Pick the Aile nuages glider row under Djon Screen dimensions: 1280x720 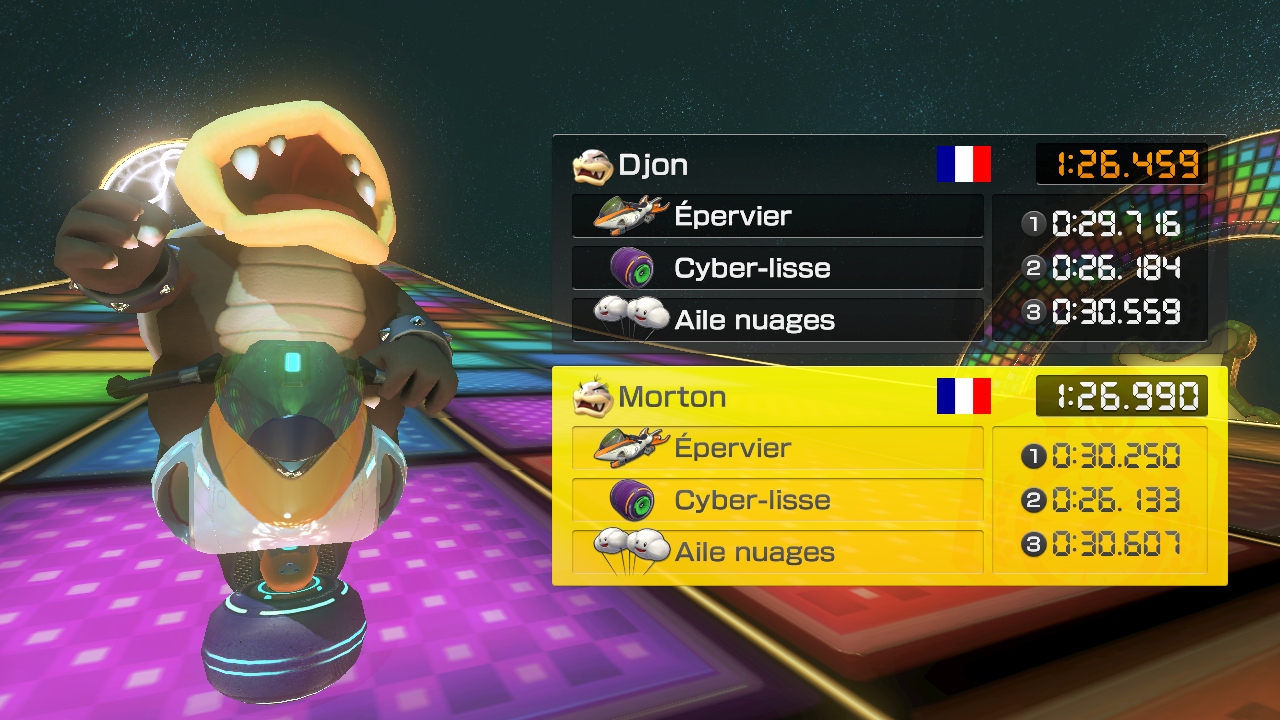777,320
